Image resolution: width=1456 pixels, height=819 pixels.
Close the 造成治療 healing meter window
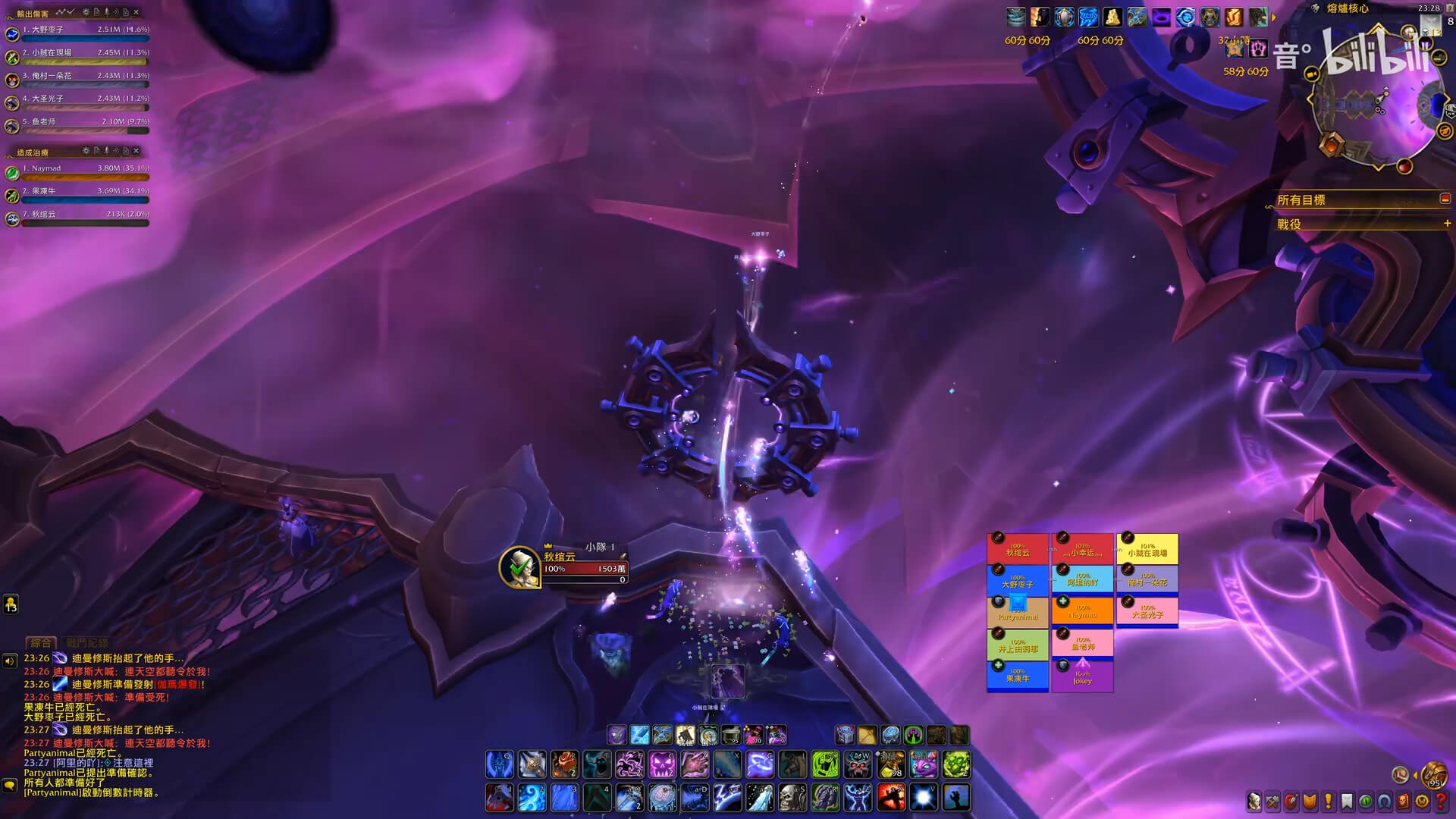(x=136, y=151)
